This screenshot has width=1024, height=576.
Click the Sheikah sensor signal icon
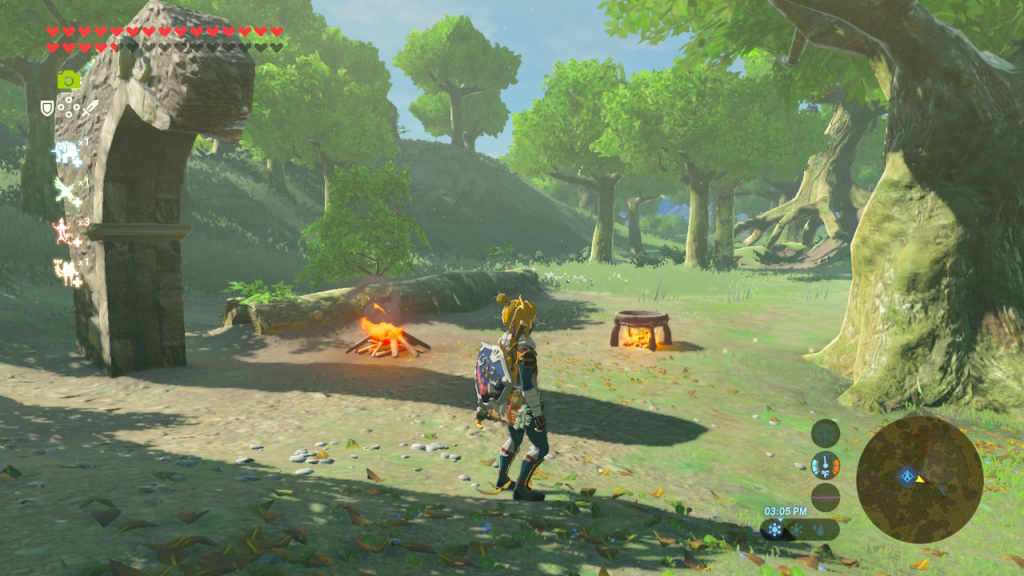825,433
